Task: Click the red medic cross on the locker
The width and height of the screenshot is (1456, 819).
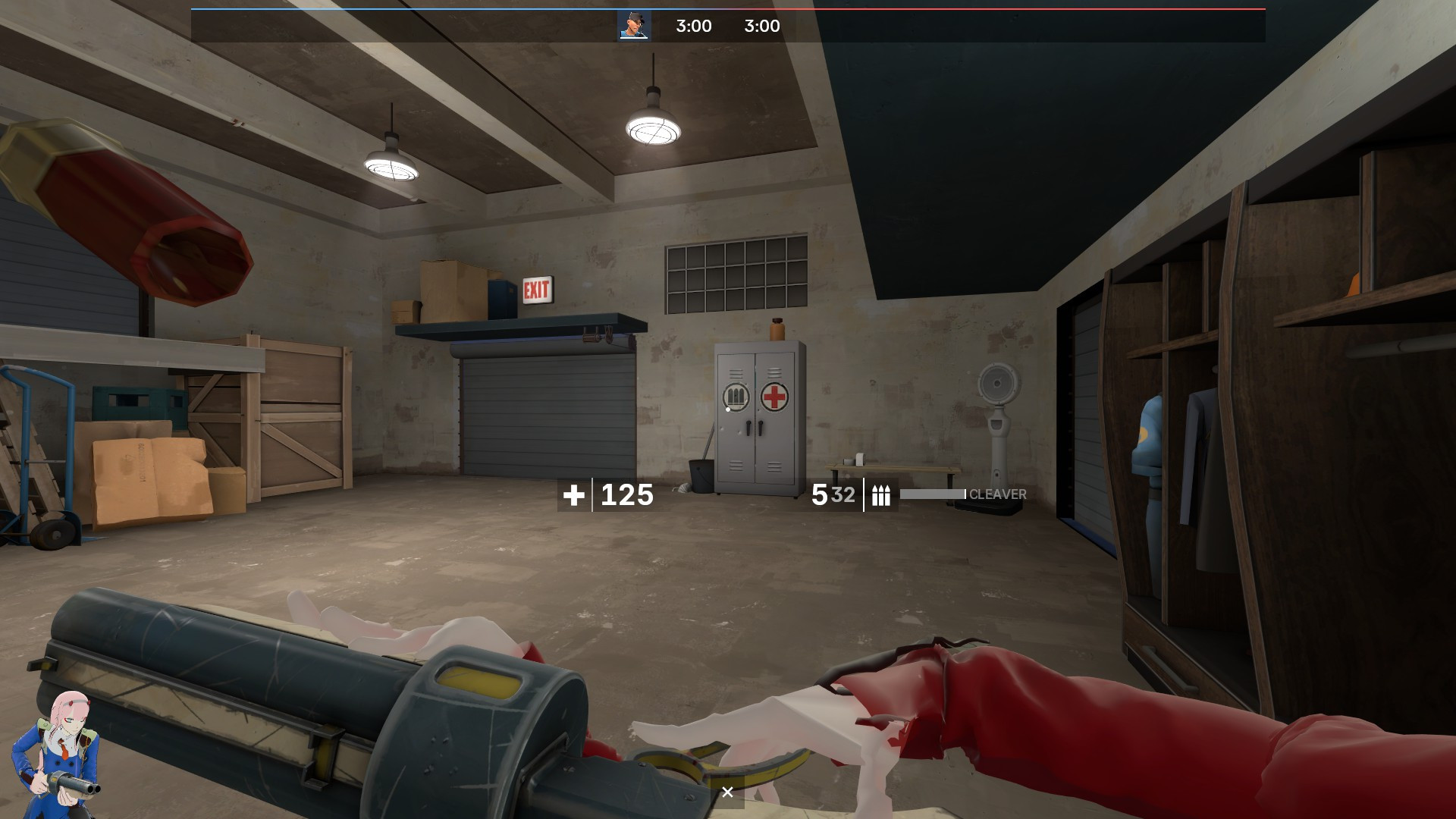Action: (x=774, y=395)
